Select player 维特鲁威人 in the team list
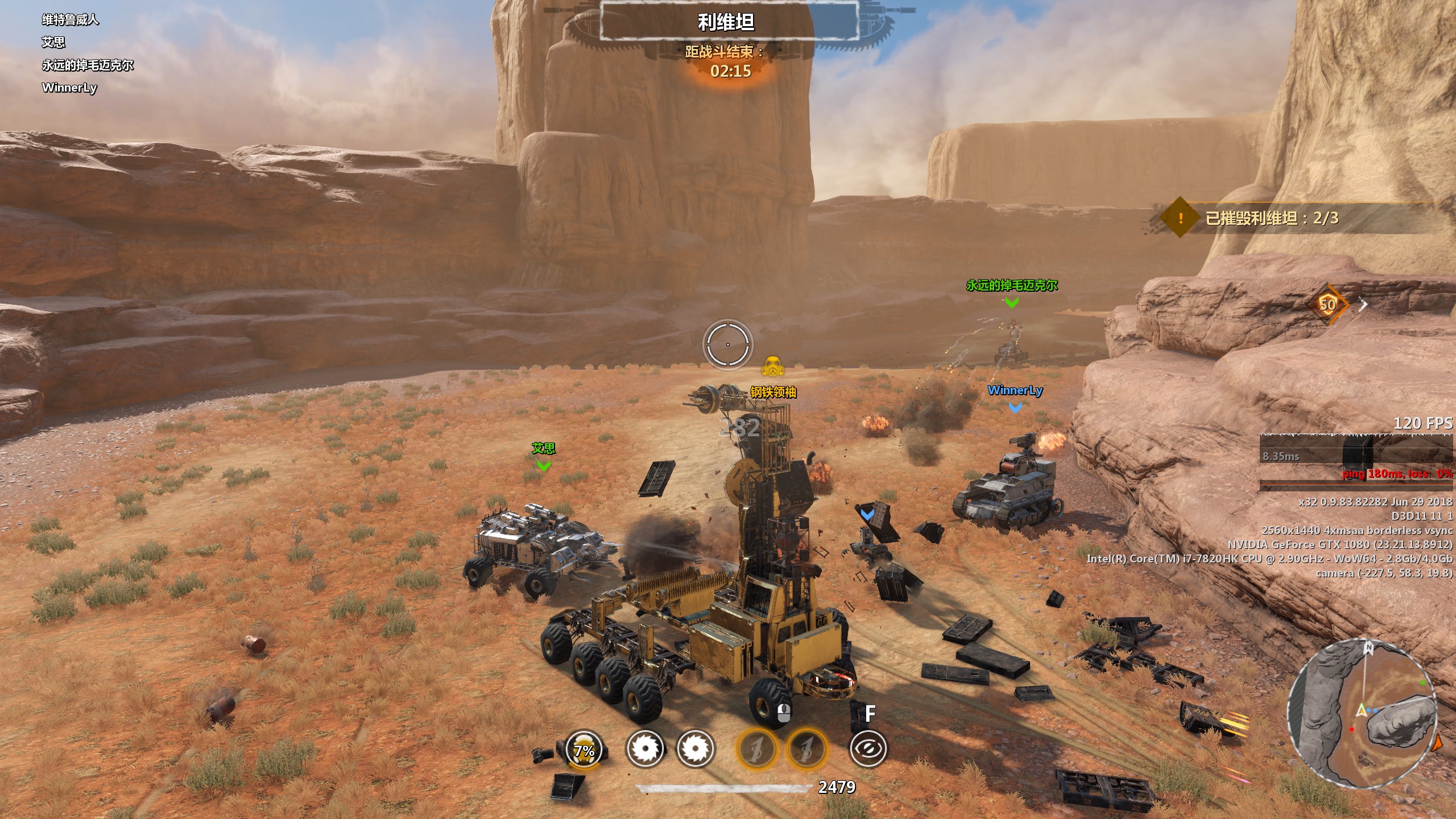The height and width of the screenshot is (819, 1456). click(x=71, y=20)
